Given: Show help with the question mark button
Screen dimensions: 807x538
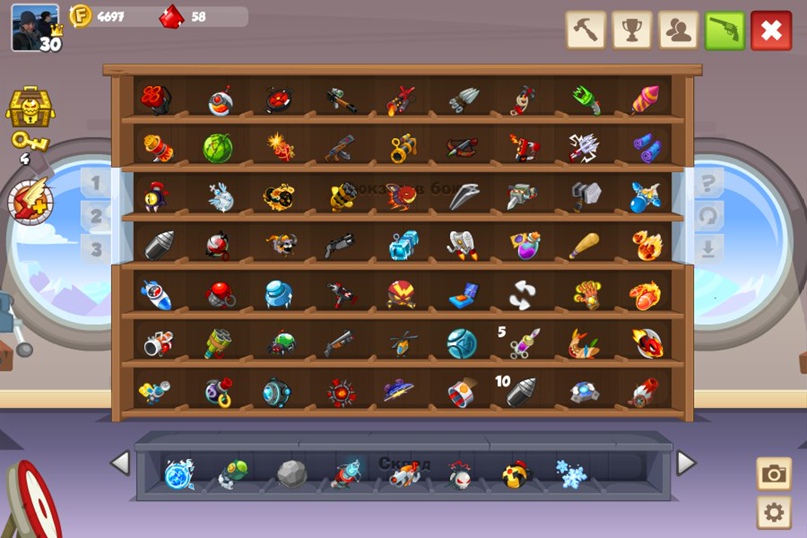Looking at the screenshot, I should click(x=708, y=183).
